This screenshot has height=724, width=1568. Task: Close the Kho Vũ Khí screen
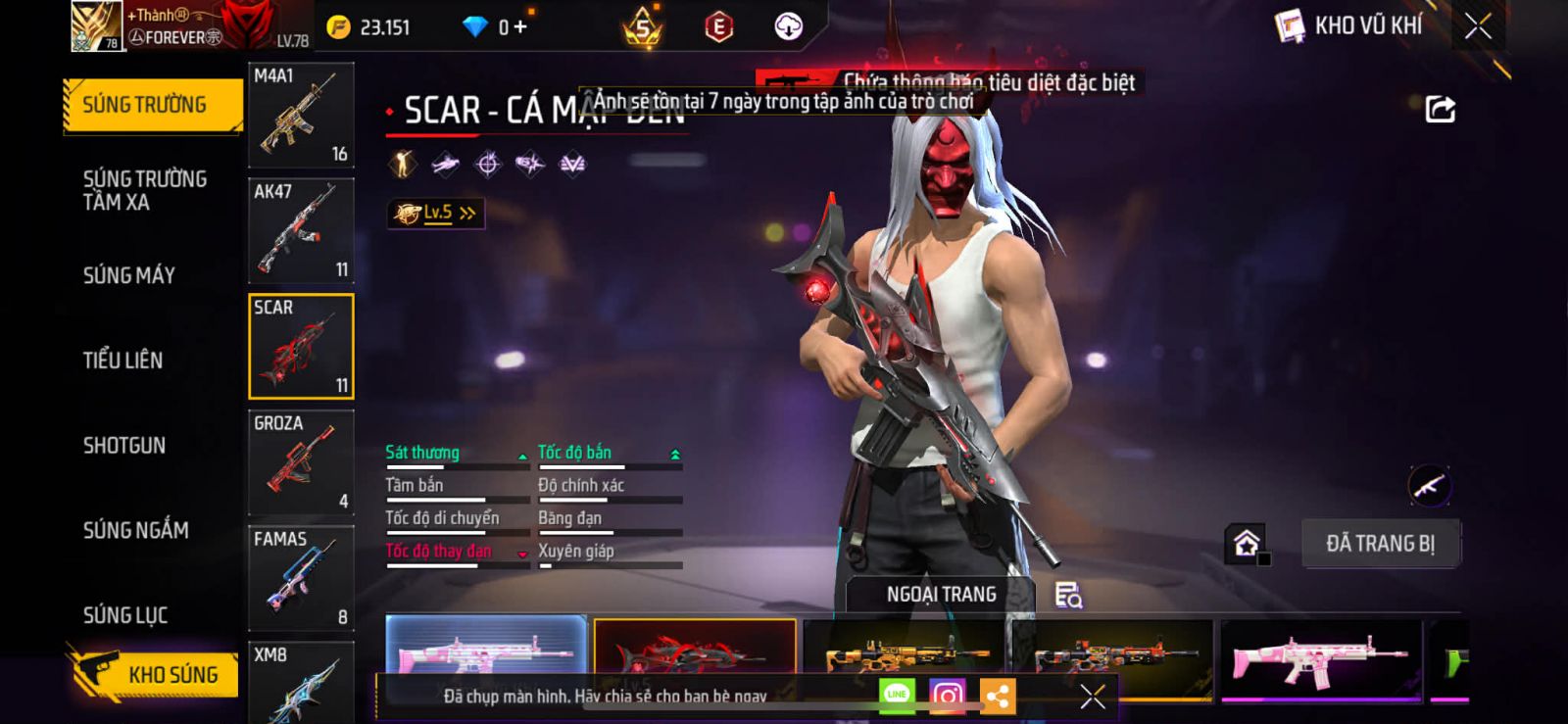[1478, 26]
